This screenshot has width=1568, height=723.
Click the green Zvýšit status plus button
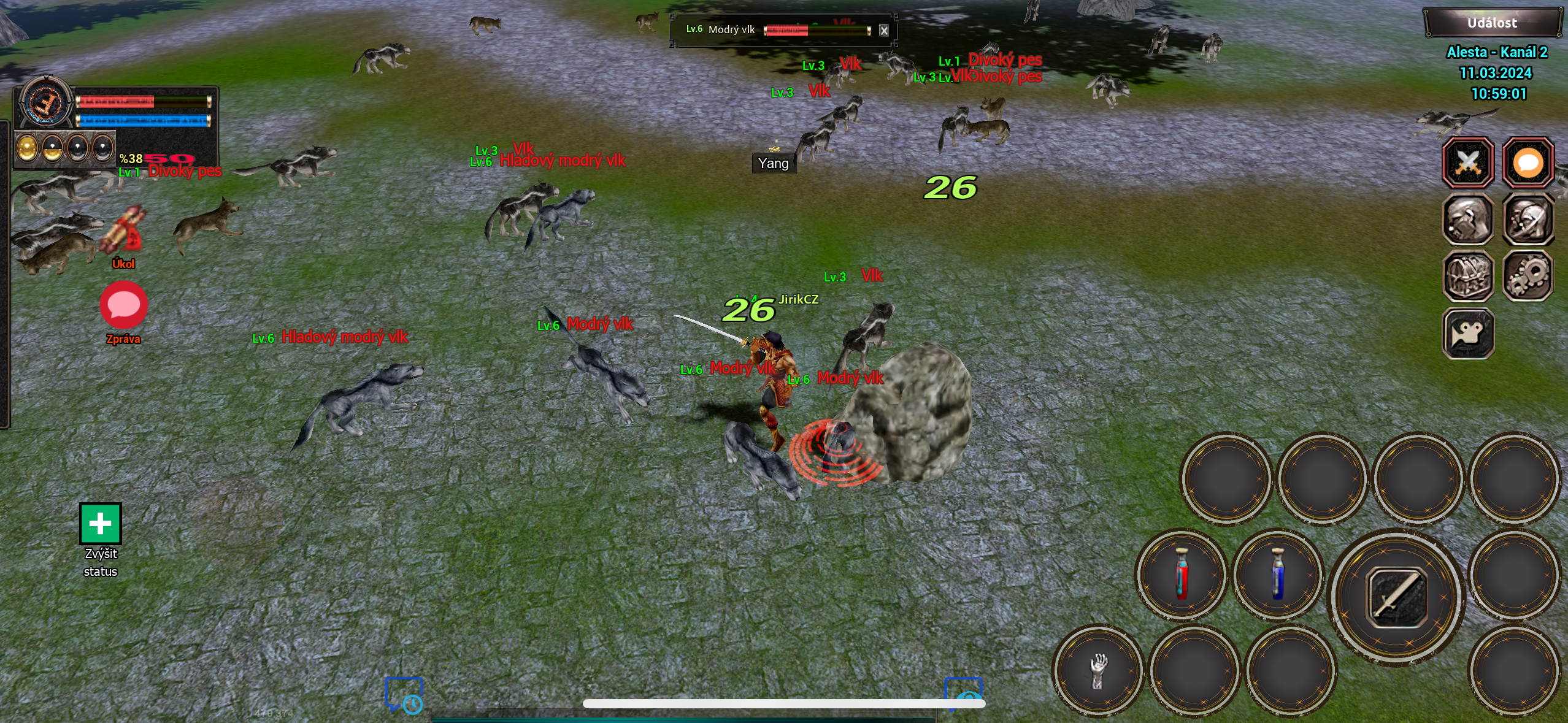(x=101, y=524)
